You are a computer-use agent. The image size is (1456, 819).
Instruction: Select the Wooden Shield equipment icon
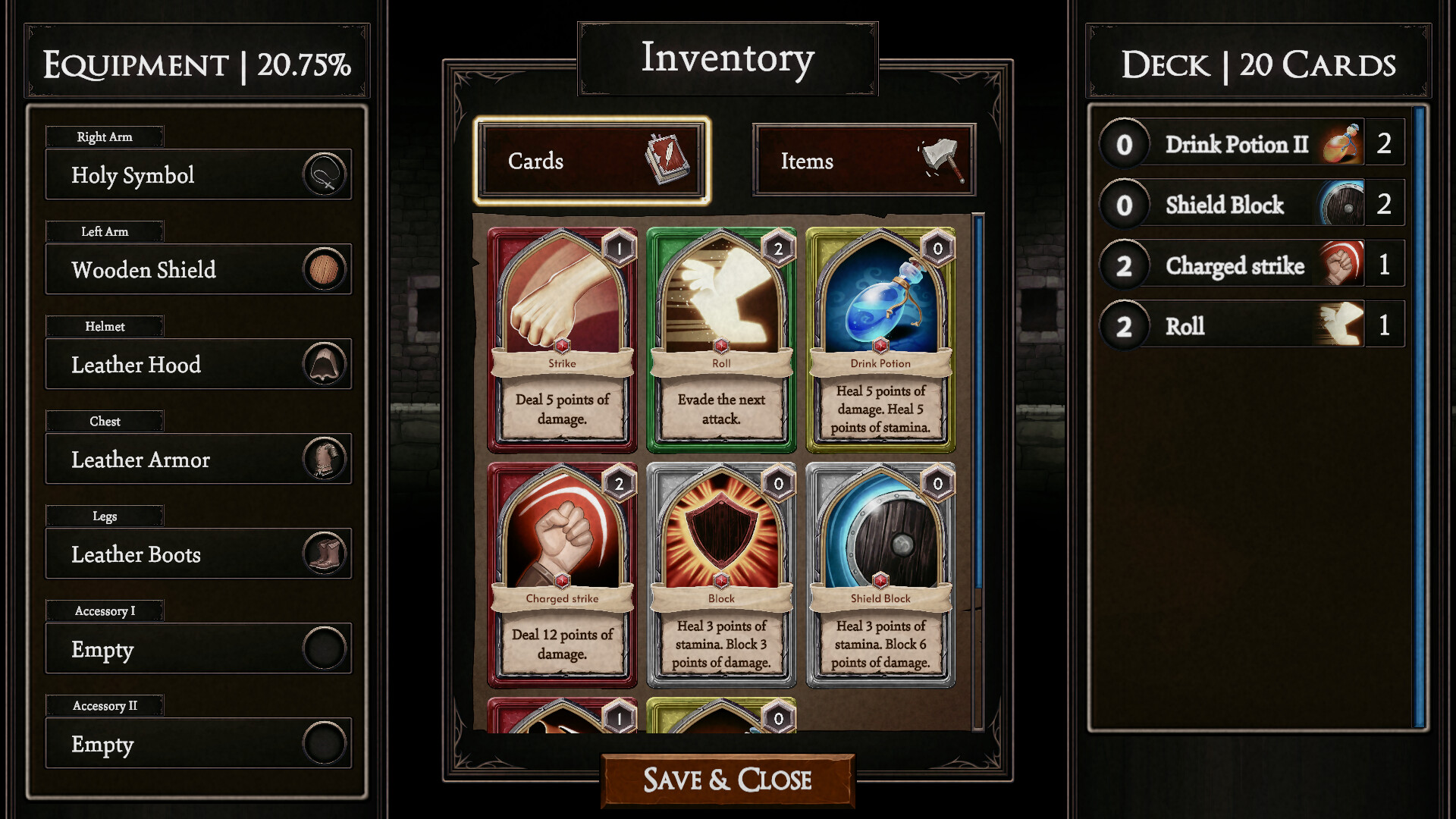325,269
